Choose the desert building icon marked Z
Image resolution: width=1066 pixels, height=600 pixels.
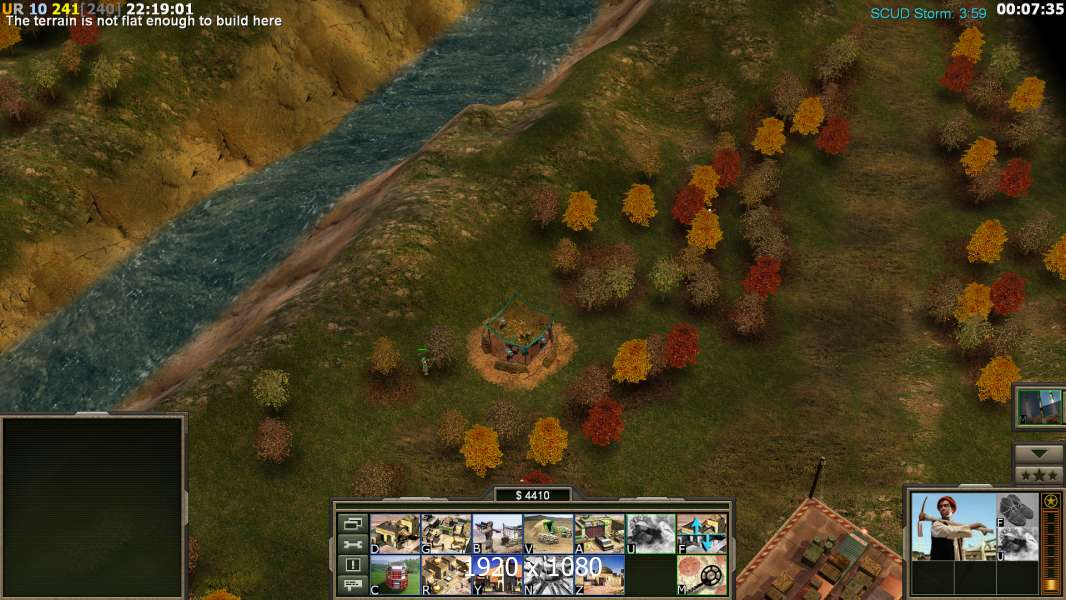[x=599, y=575]
